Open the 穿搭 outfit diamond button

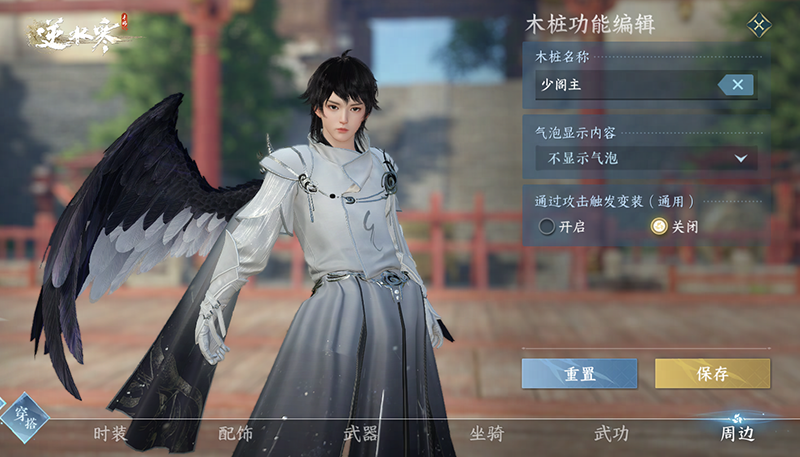[22, 413]
